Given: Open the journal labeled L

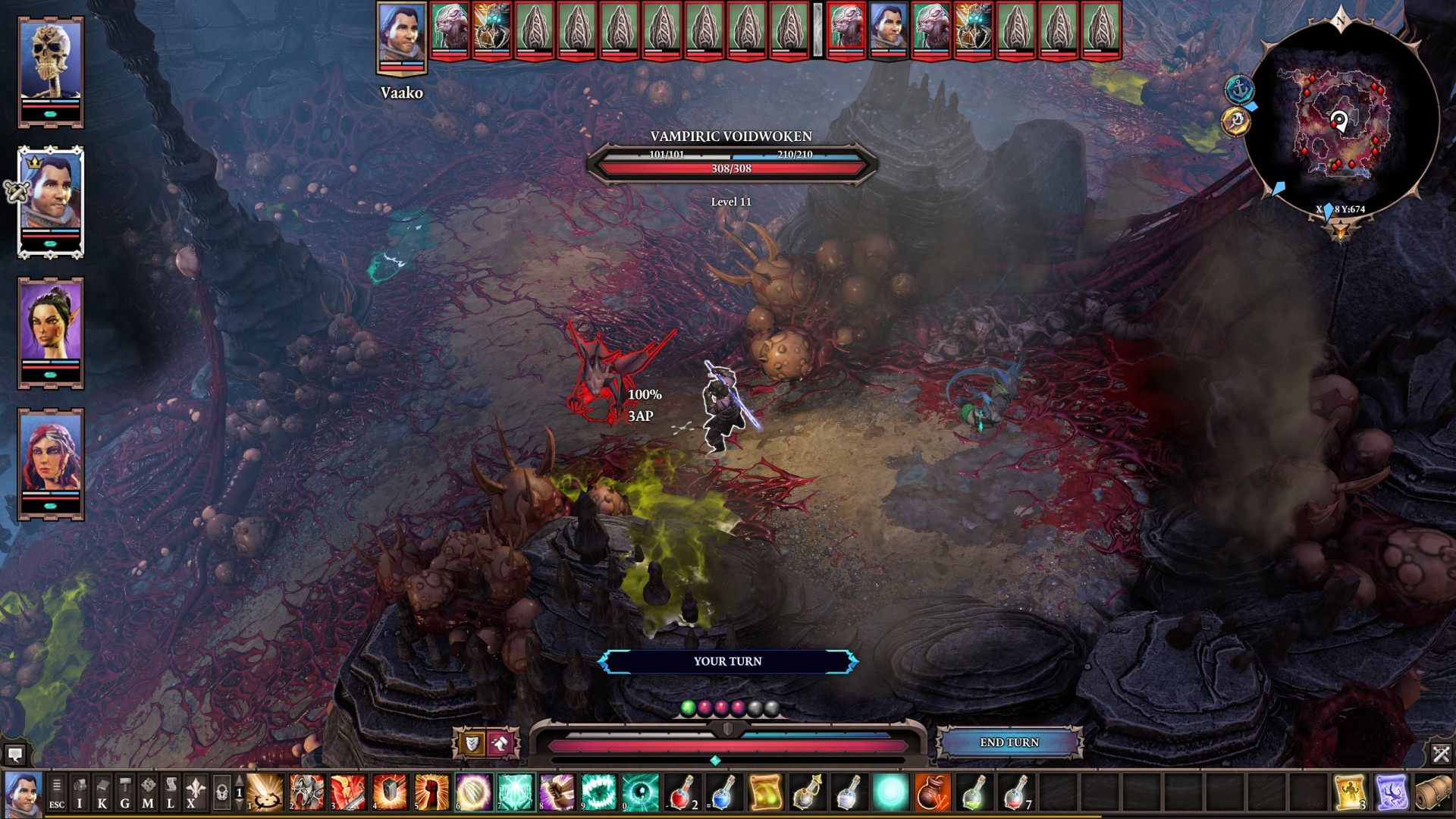Looking at the screenshot, I should [x=171, y=793].
